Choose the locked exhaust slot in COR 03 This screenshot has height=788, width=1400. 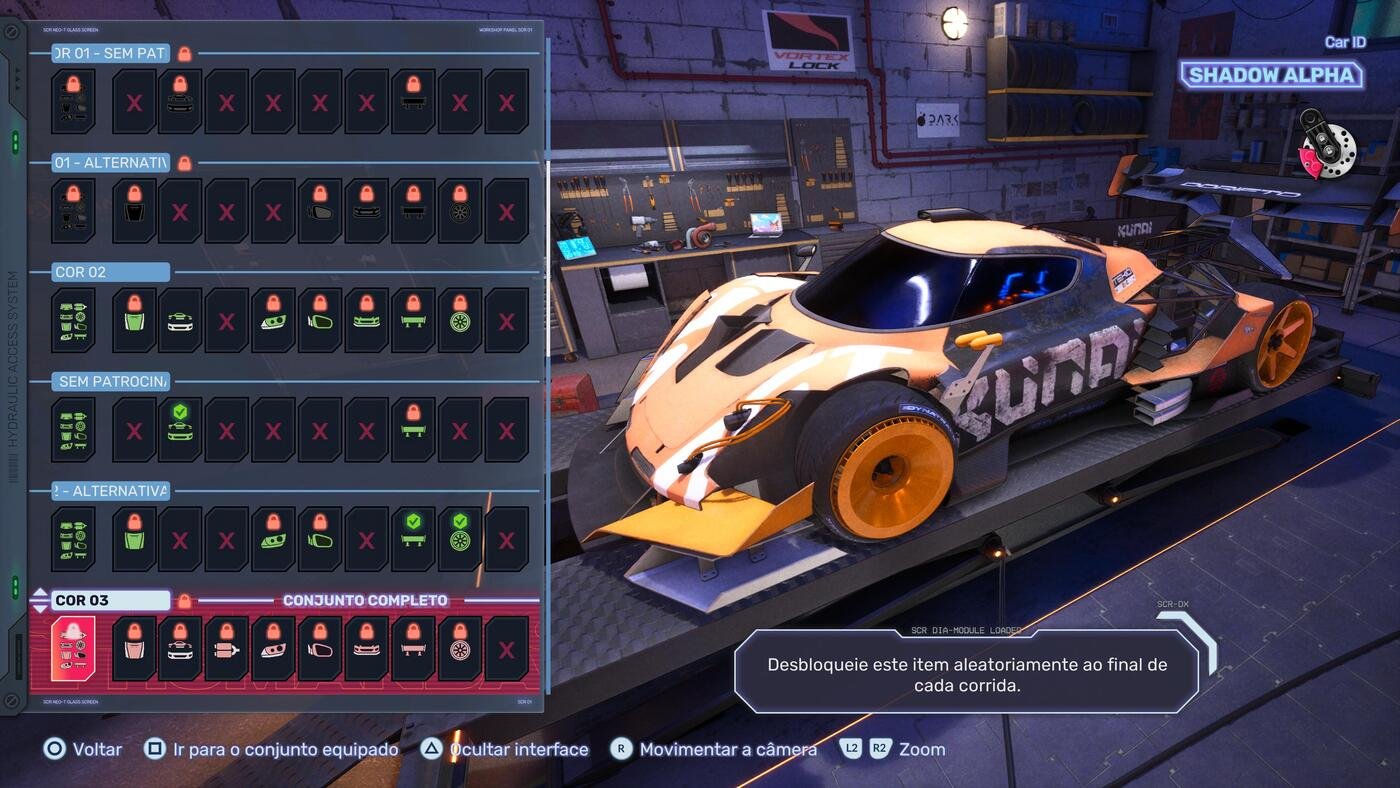pyautogui.click(x=227, y=648)
